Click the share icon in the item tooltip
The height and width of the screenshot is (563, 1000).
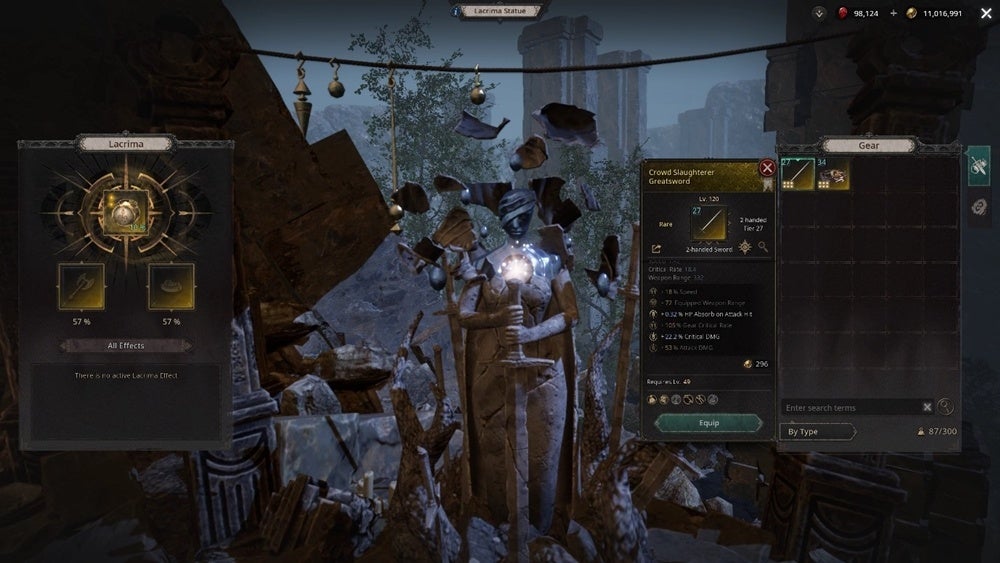pyautogui.click(x=657, y=248)
